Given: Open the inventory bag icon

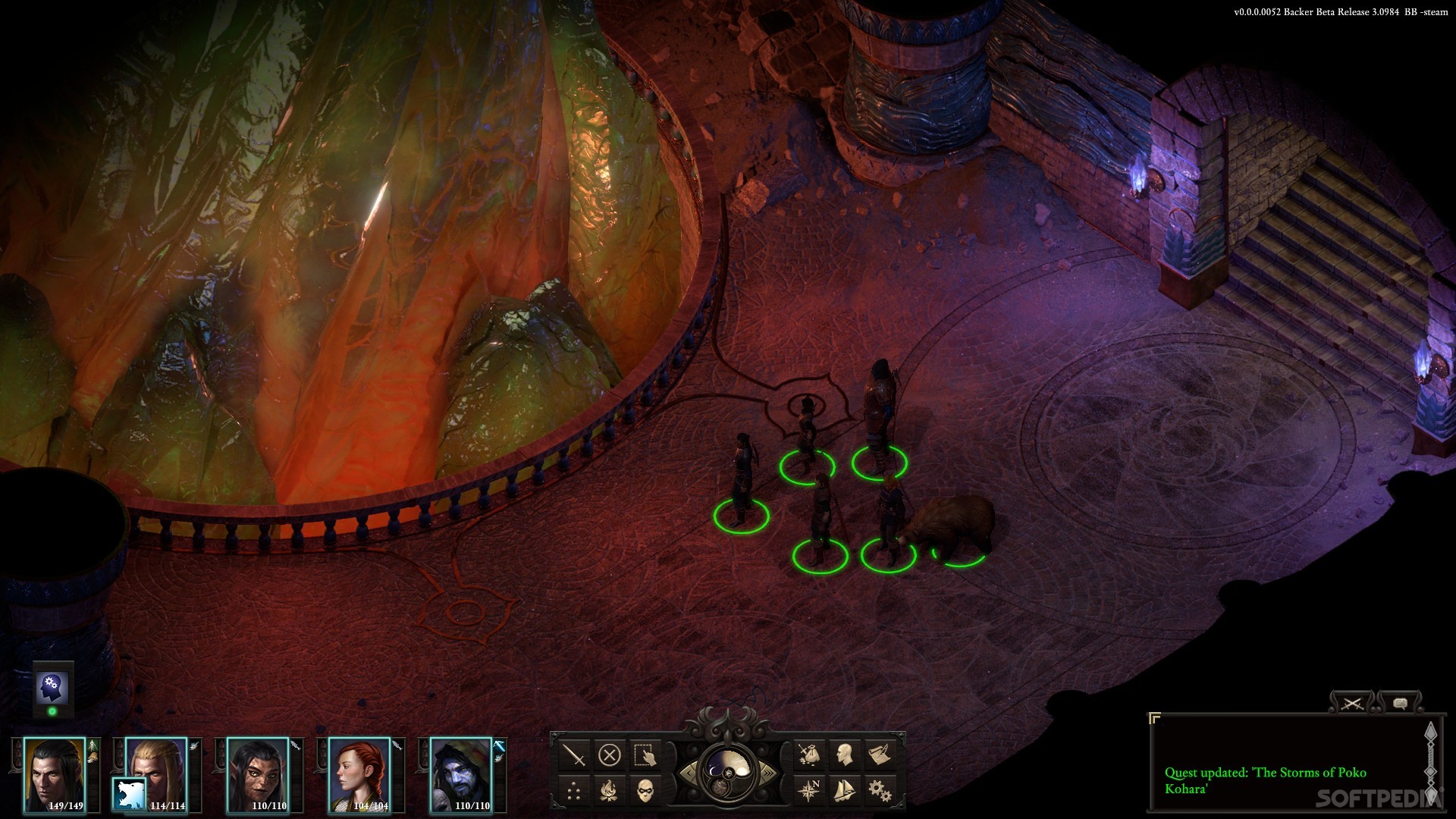Looking at the screenshot, I should (808, 755).
